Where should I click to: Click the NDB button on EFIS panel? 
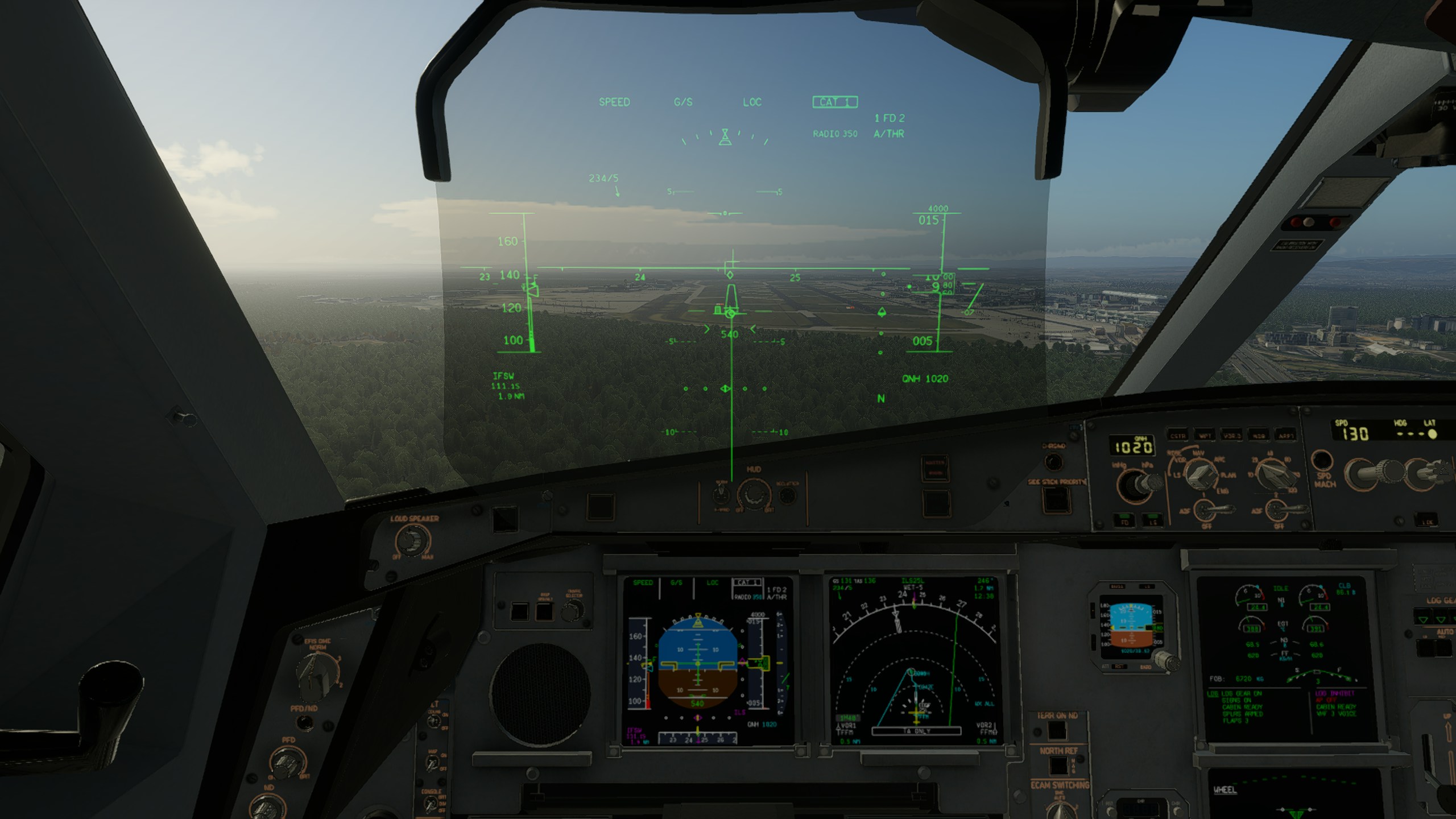tap(1258, 436)
